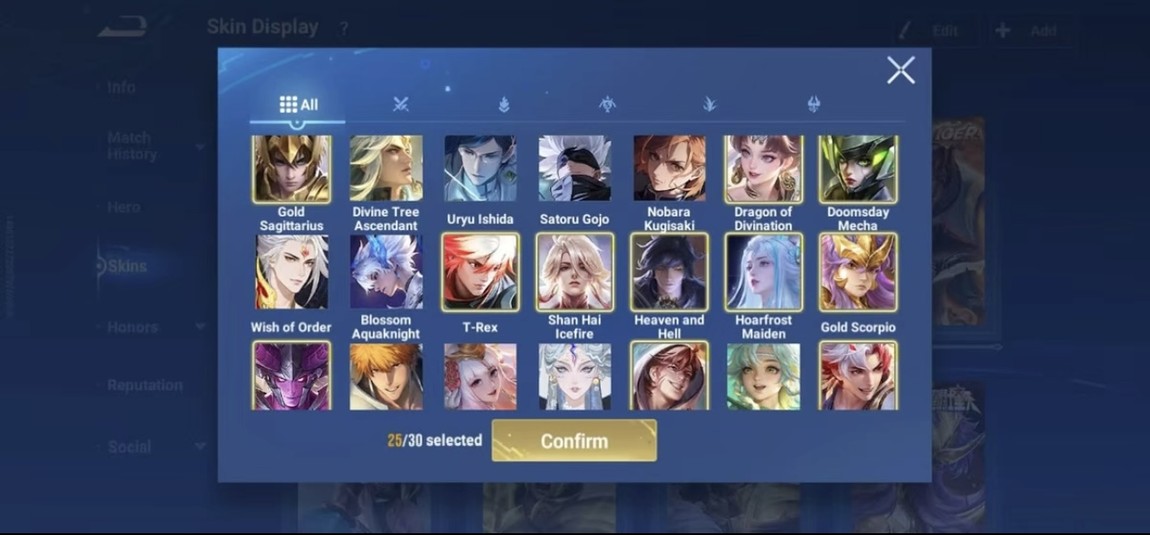Toggle the Dragon of Divination skin
Screen dimensions: 1150x535
763,170
